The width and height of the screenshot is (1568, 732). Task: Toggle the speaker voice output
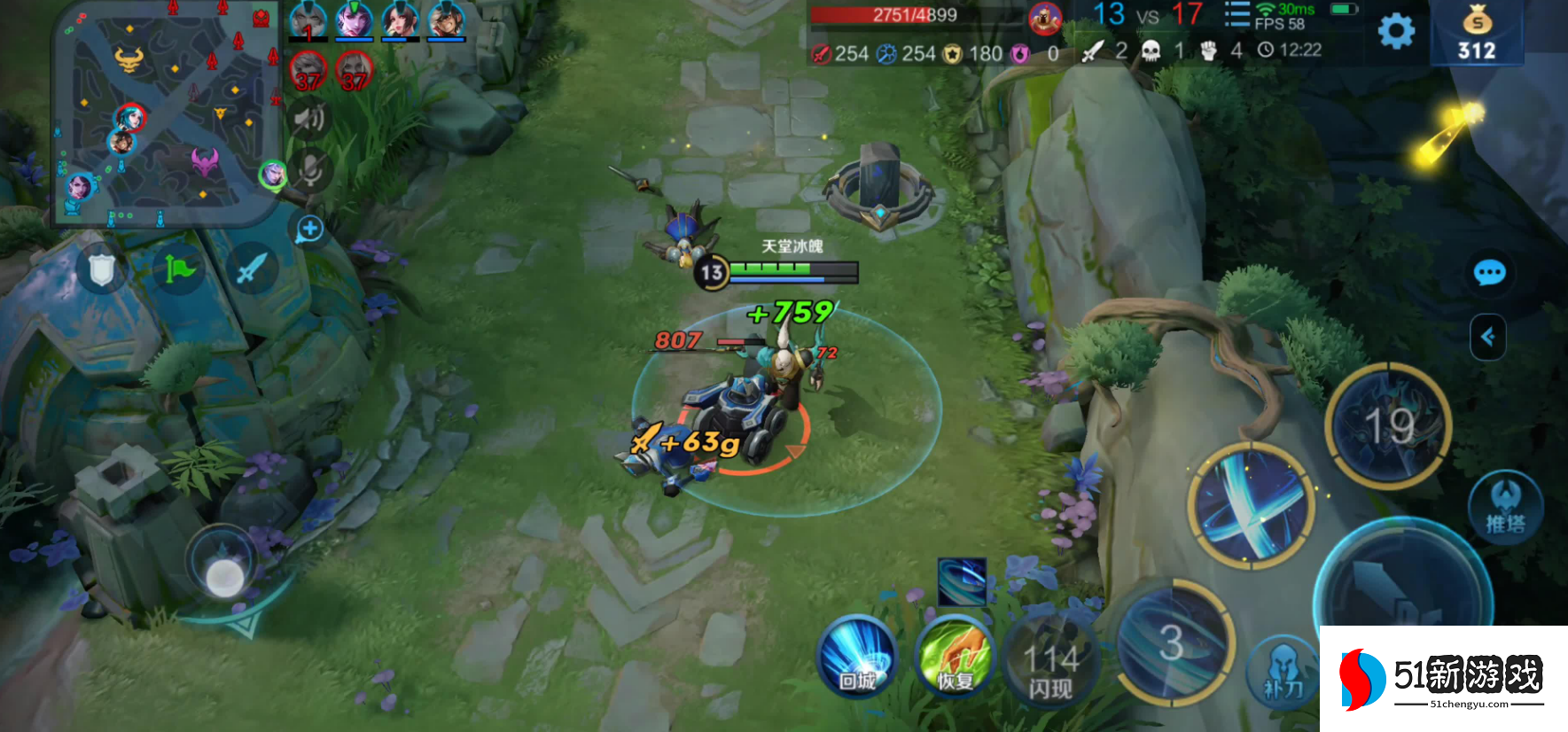point(309,119)
